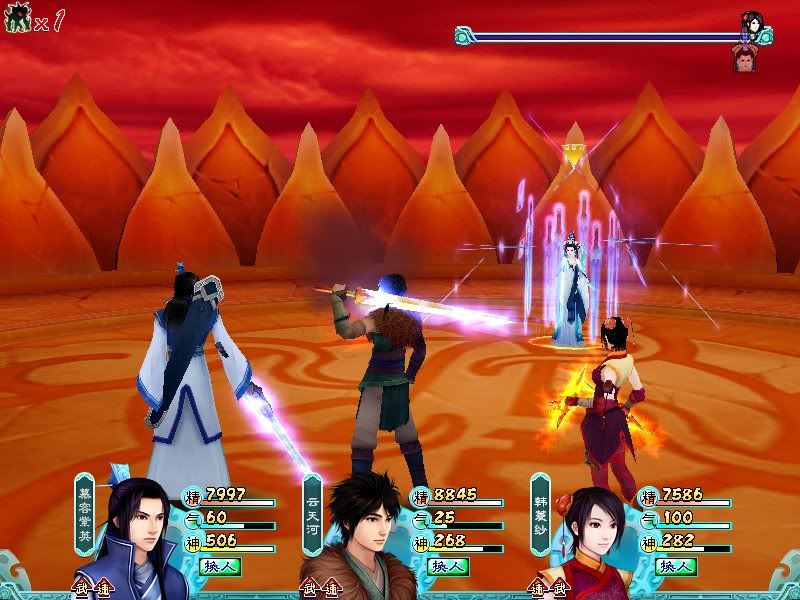The width and height of the screenshot is (800, 600).
Task: Hit the 换人 button for Han Lingsha
Action: [676, 566]
